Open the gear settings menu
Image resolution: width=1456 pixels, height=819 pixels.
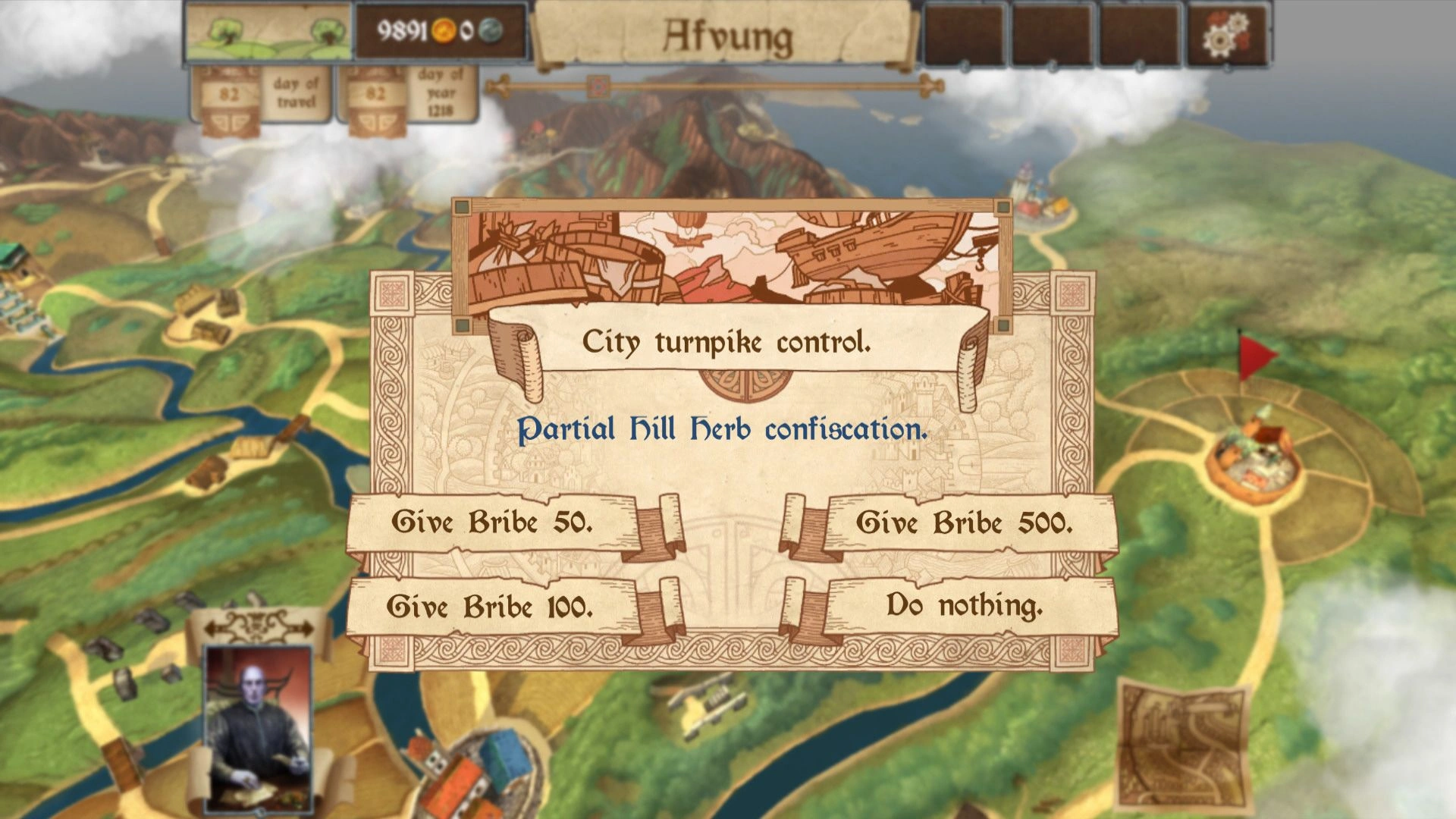pos(1227,34)
